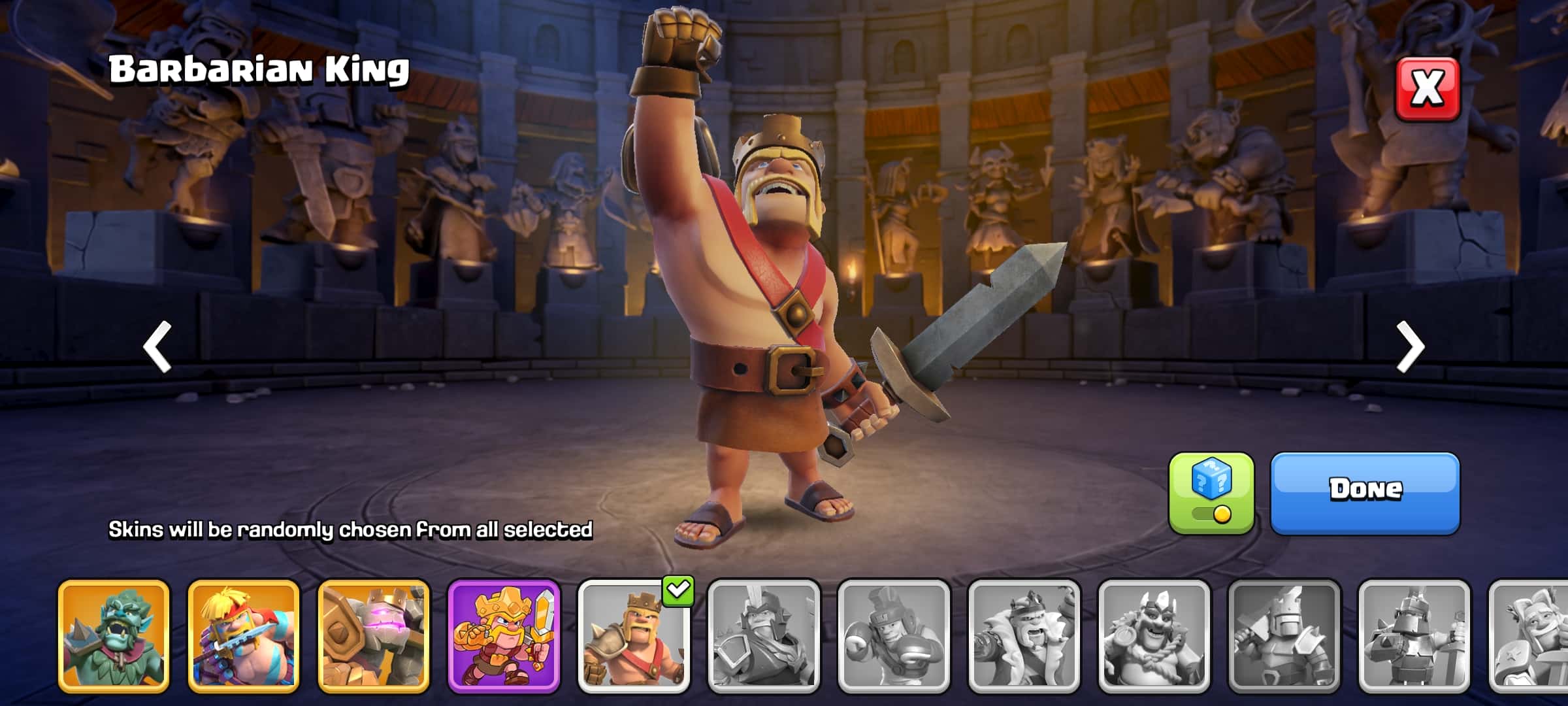The image size is (1568, 706).
Task: Confirm the skin choice with Done
Action: coord(1365,493)
